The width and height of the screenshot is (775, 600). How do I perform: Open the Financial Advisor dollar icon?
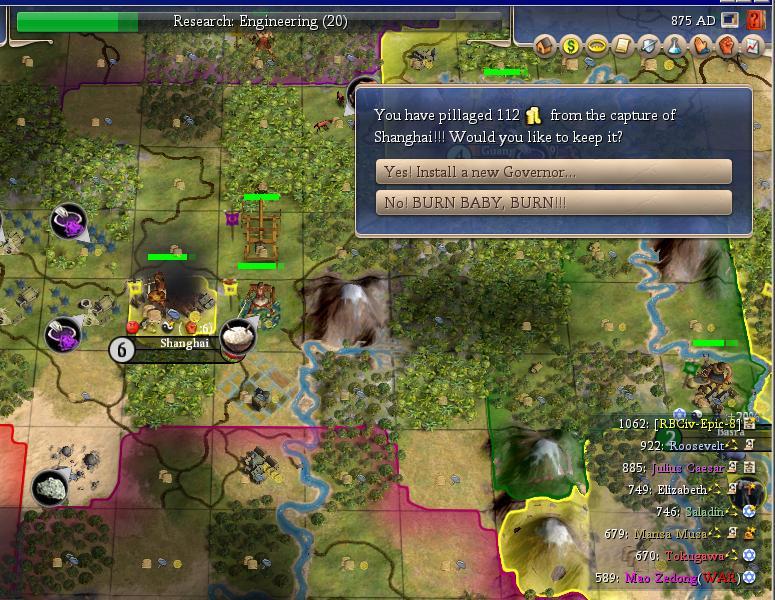[571, 45]
